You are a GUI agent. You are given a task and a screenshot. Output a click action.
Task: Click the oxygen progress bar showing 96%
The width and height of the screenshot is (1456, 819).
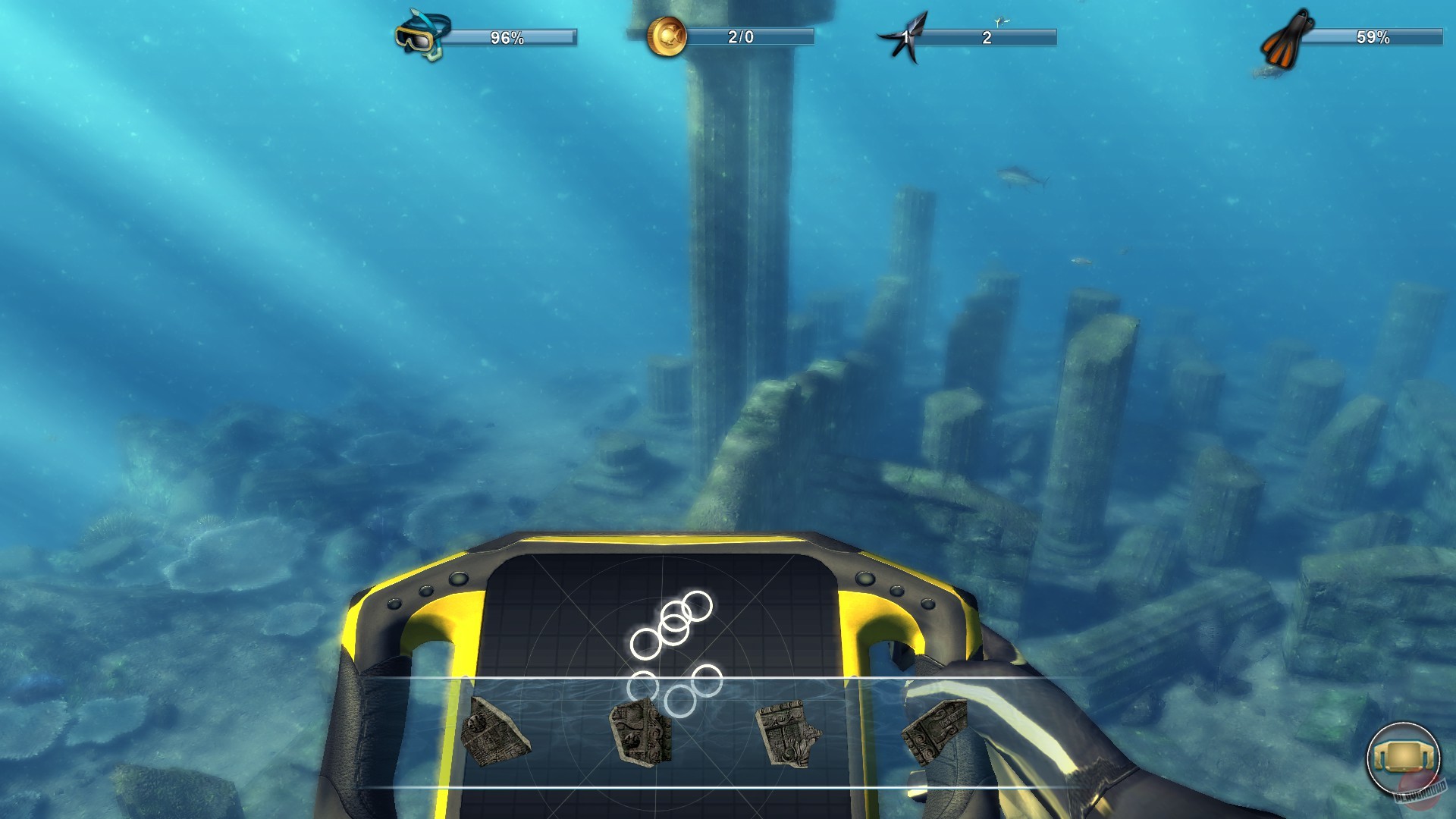(508, 35)
